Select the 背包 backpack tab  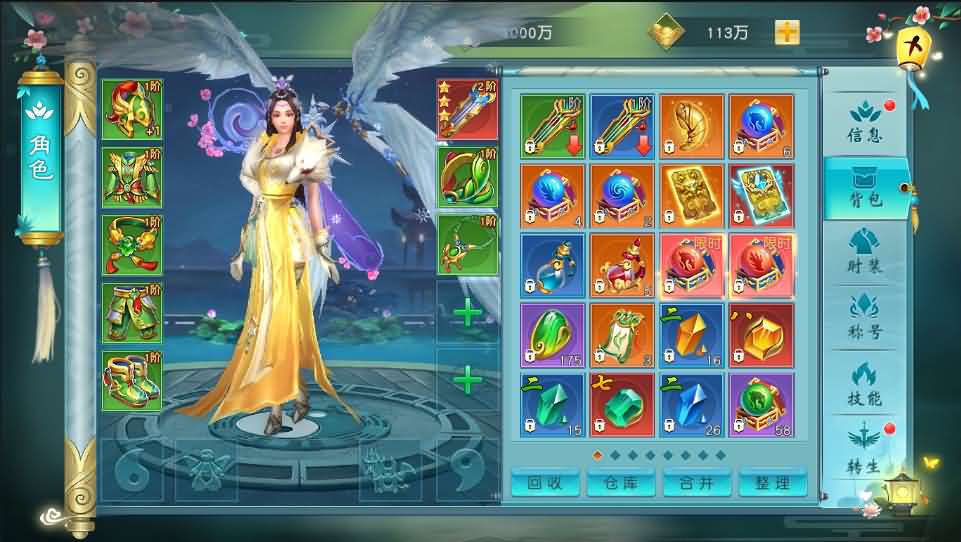click(864, 188)
